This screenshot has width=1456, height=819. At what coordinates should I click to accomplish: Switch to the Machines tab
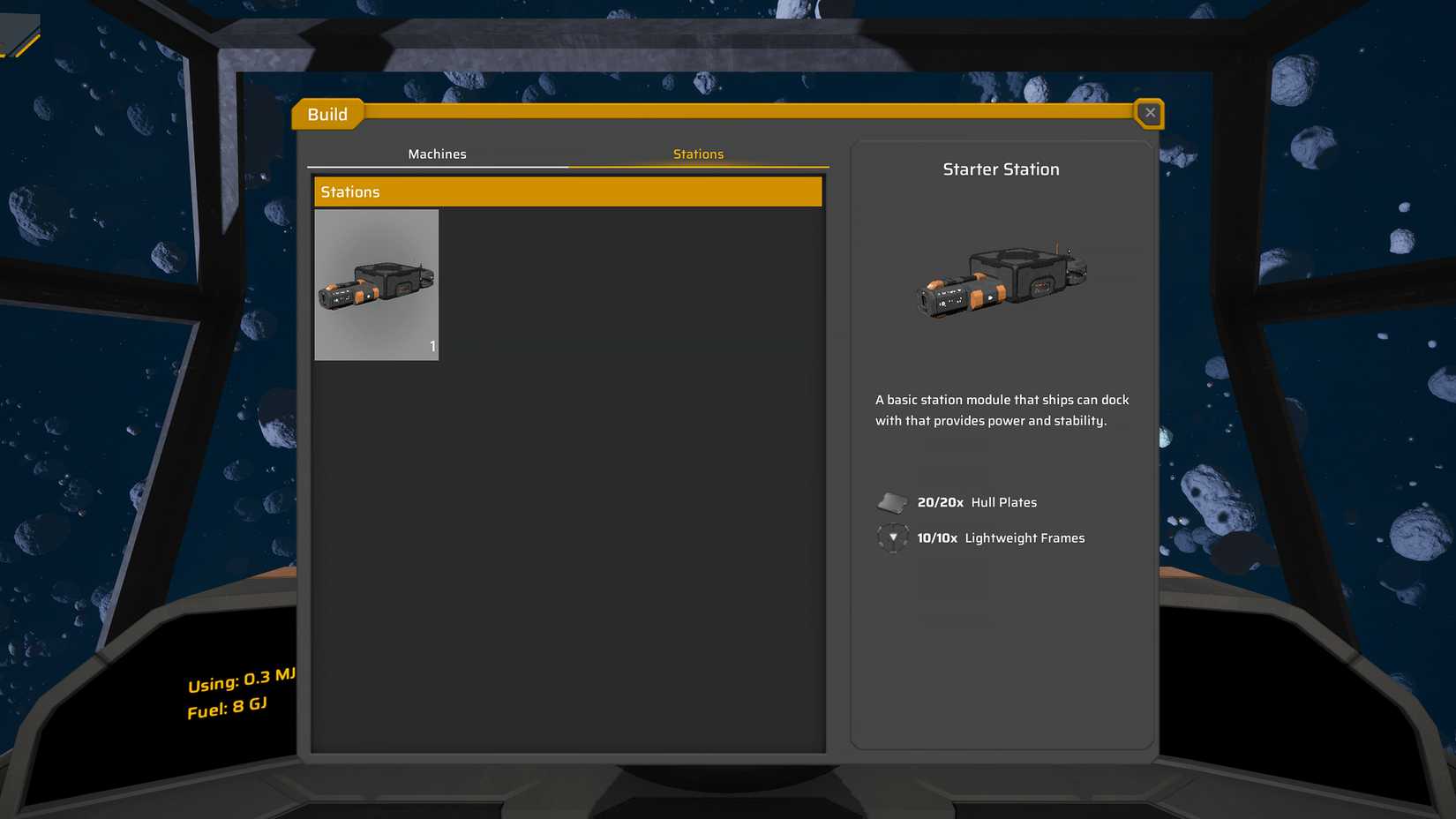point(437,154)
